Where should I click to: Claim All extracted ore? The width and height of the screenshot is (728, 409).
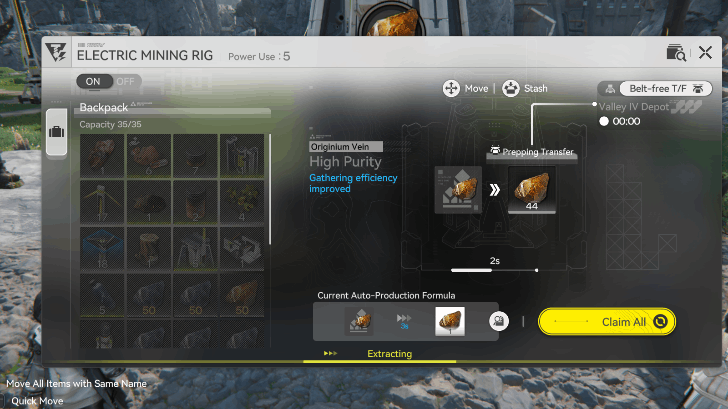click(607, 322)
